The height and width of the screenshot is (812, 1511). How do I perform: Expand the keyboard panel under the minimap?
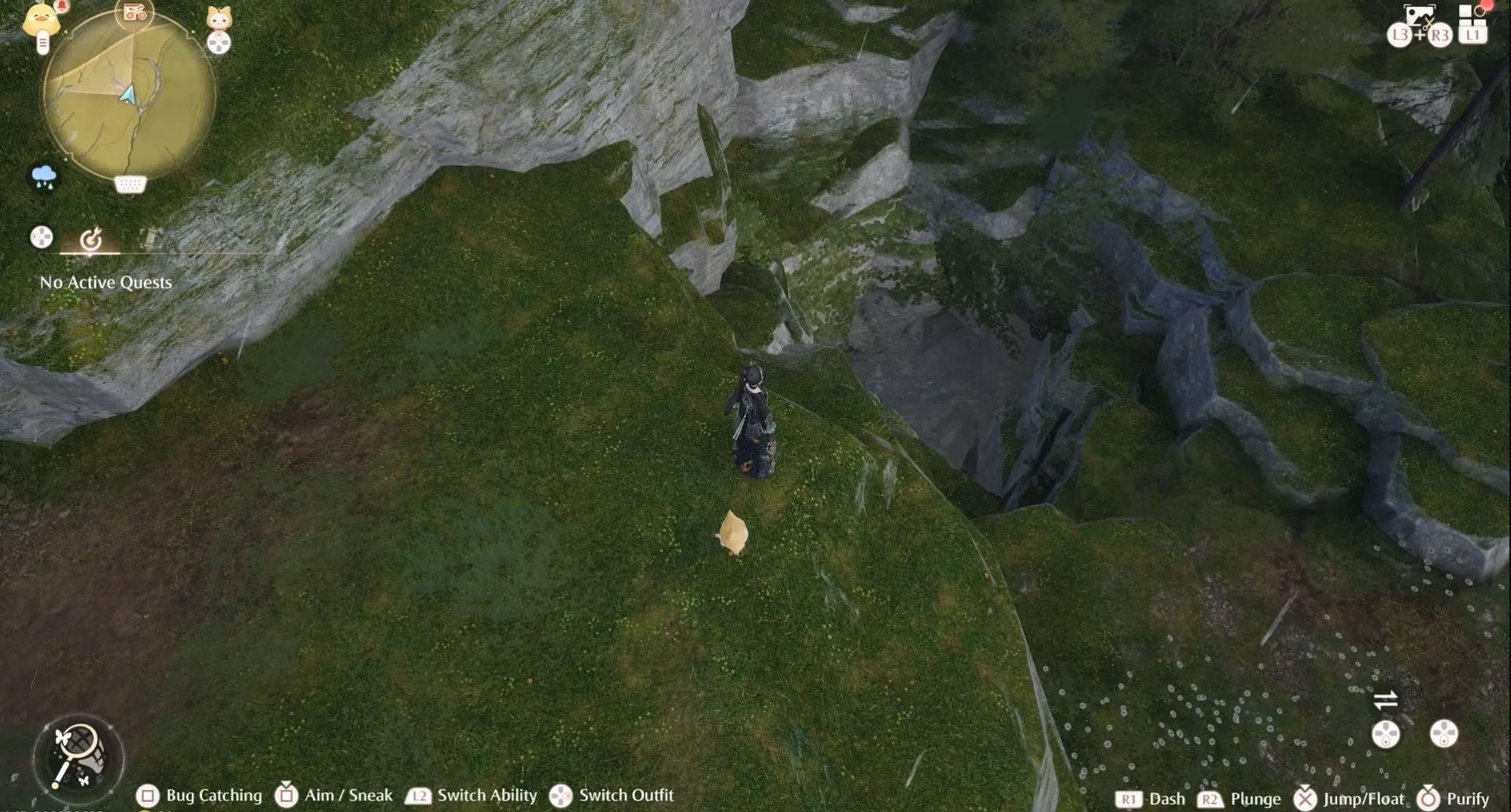(130, 184)
